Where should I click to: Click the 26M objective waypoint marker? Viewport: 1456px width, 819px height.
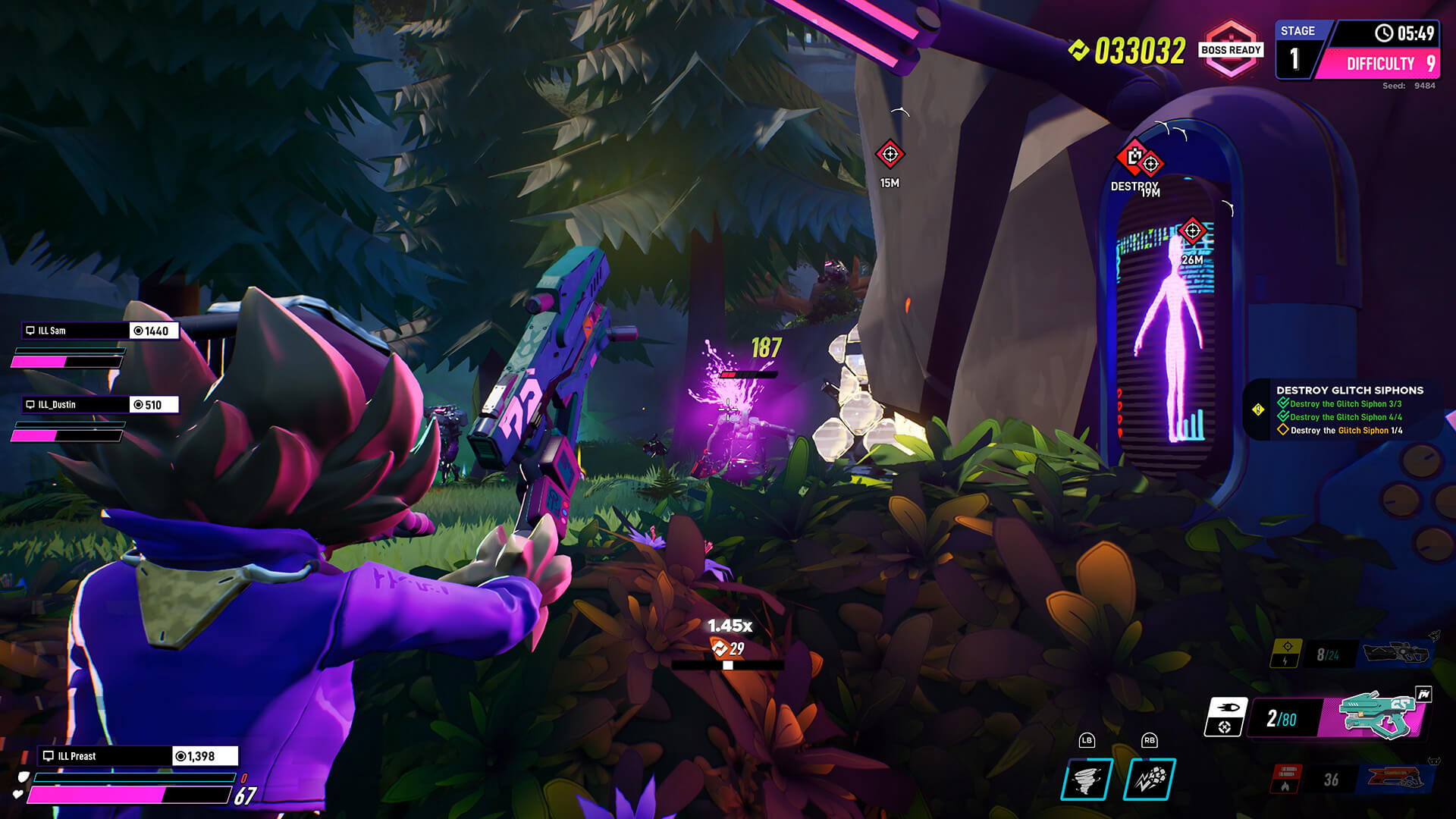click(1192, 231)
